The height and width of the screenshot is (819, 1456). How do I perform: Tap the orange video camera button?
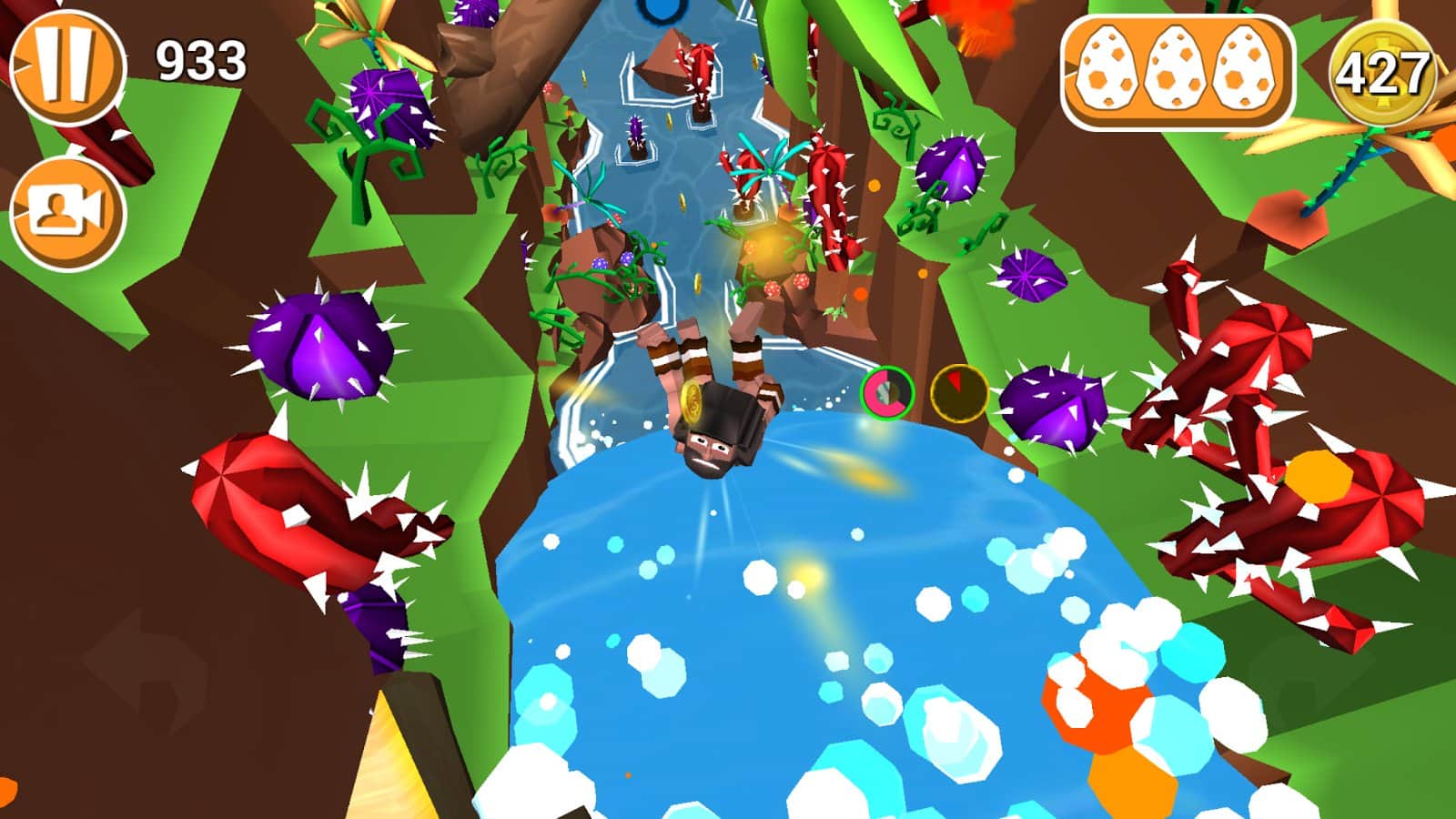click(x=66, y=213)
